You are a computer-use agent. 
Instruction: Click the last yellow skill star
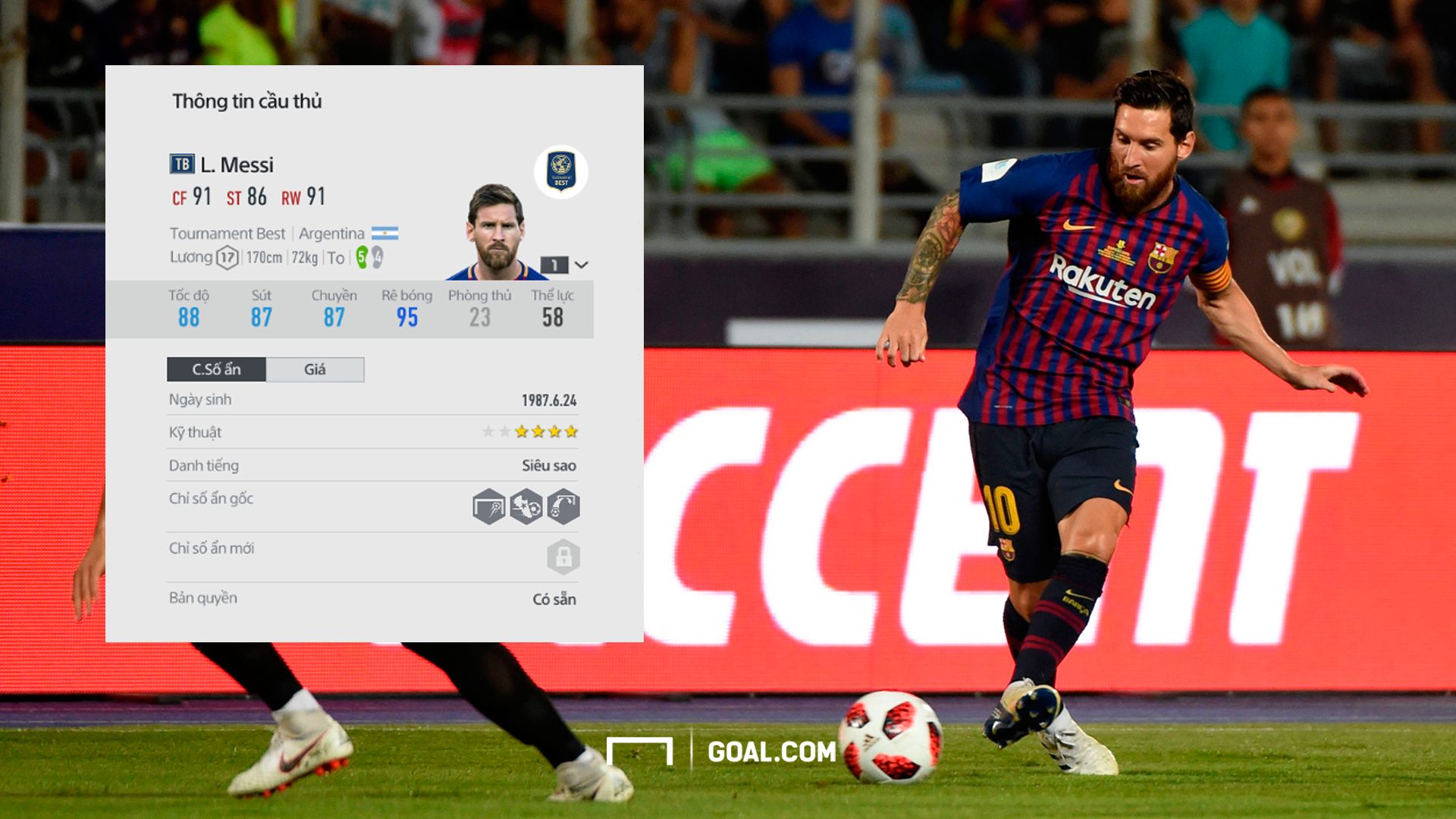tap(570, 432)
